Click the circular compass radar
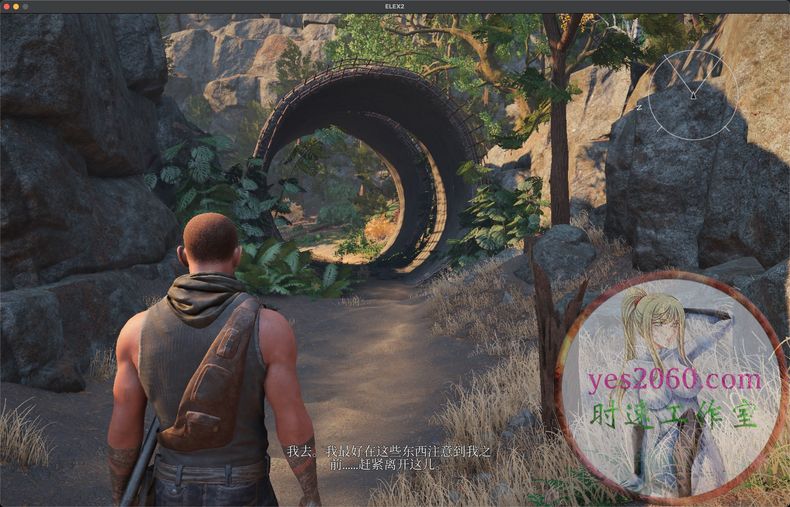The height and width of the screenshot is (507, 790). pos(692,95)
